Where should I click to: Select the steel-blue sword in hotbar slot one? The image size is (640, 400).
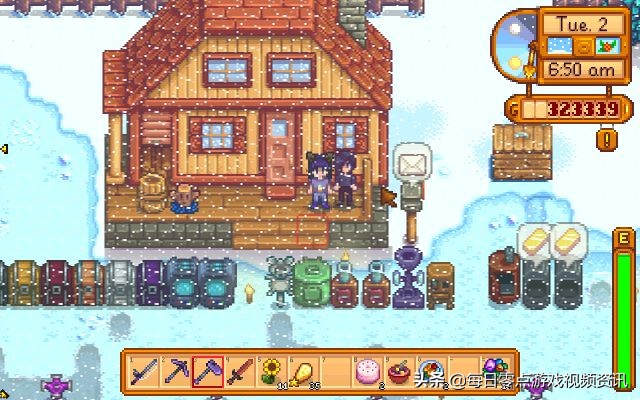pyautogui.click(x=145, y=372)
